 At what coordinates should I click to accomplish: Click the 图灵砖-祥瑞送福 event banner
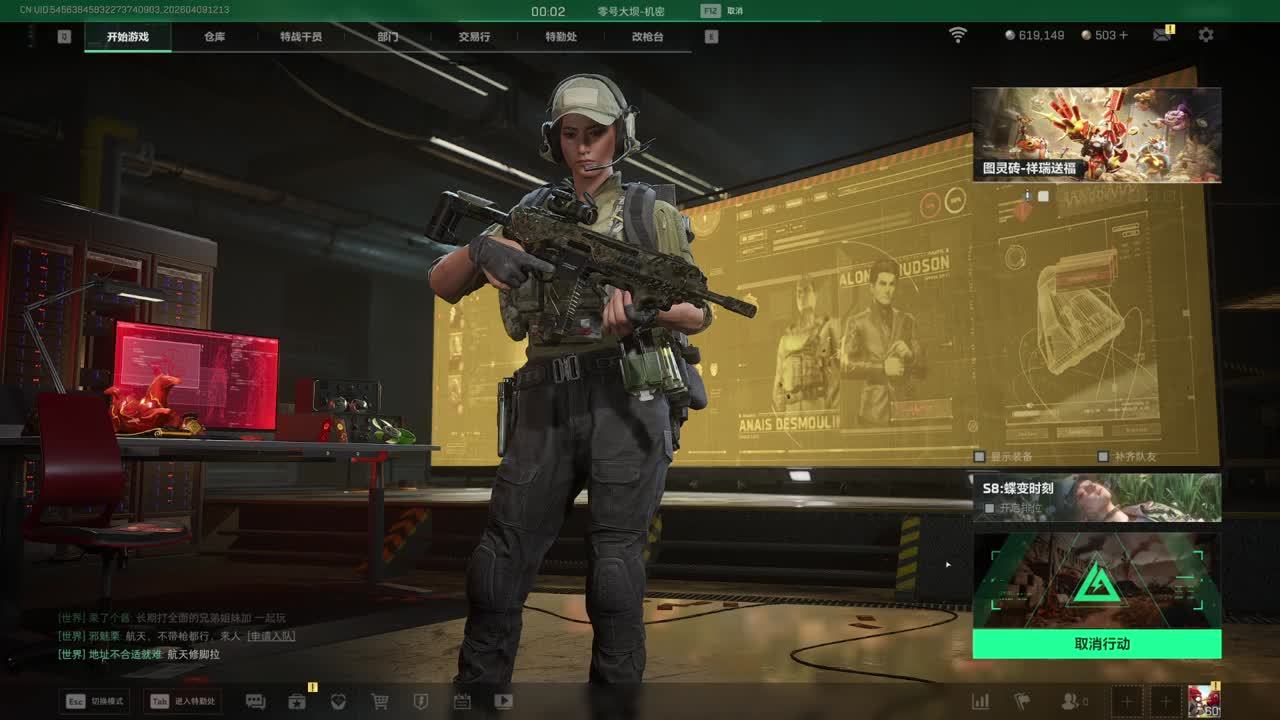pos(1097,134)
